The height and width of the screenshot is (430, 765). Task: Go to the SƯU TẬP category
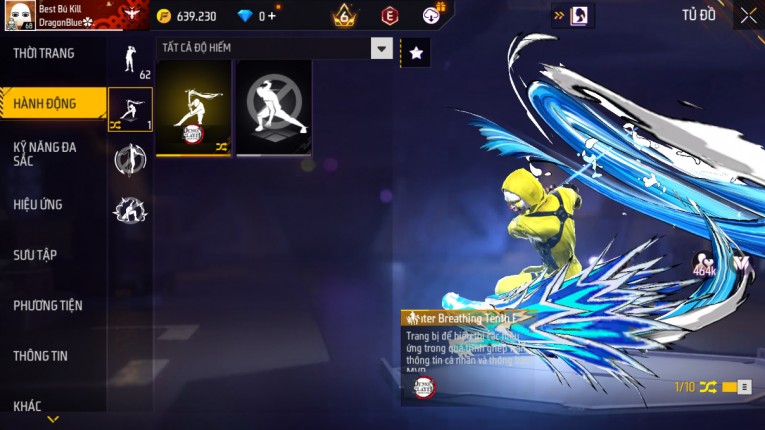tap(36, 255)
